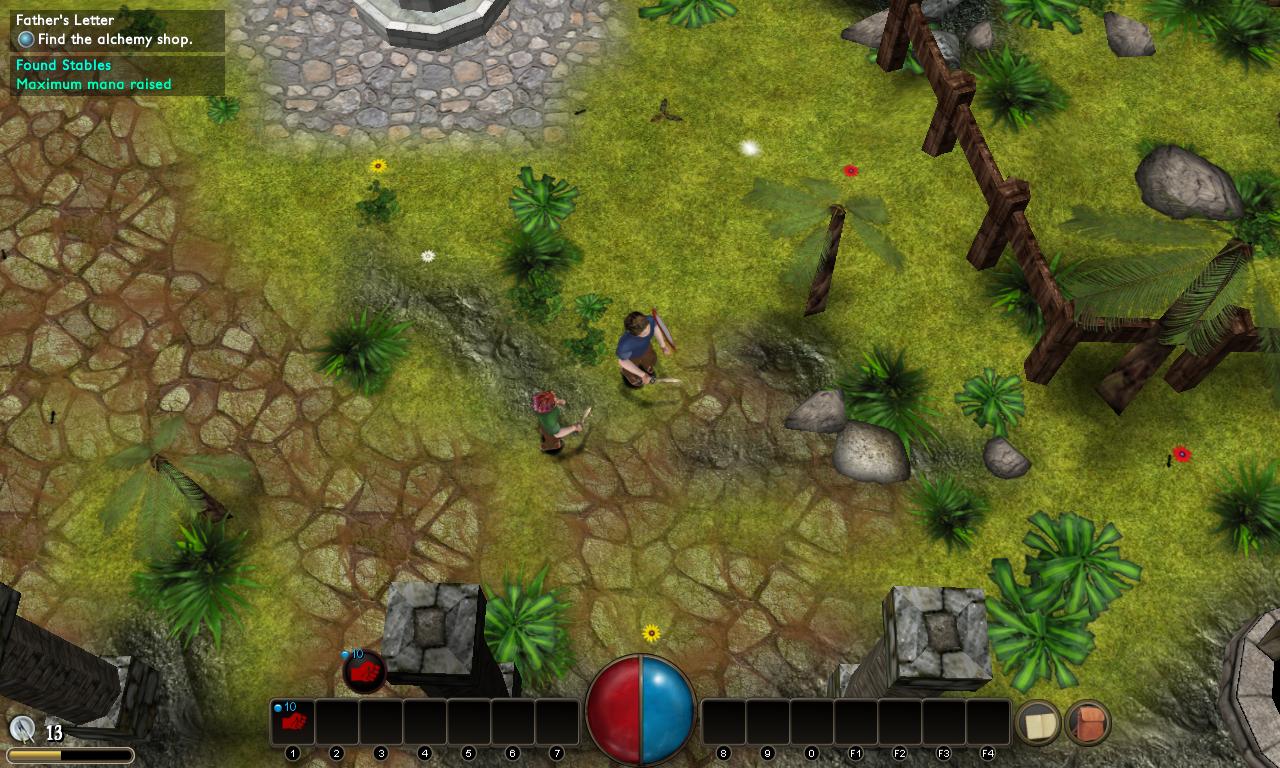The height and width of the screenshot is (768, 1280).
Task: Click the magnifying glass icon
Action: click(x=22, y=729)
